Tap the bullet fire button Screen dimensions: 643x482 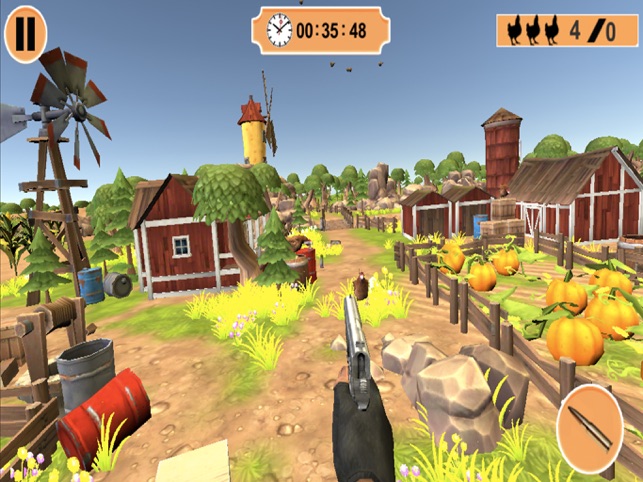(x=589, y=429)
